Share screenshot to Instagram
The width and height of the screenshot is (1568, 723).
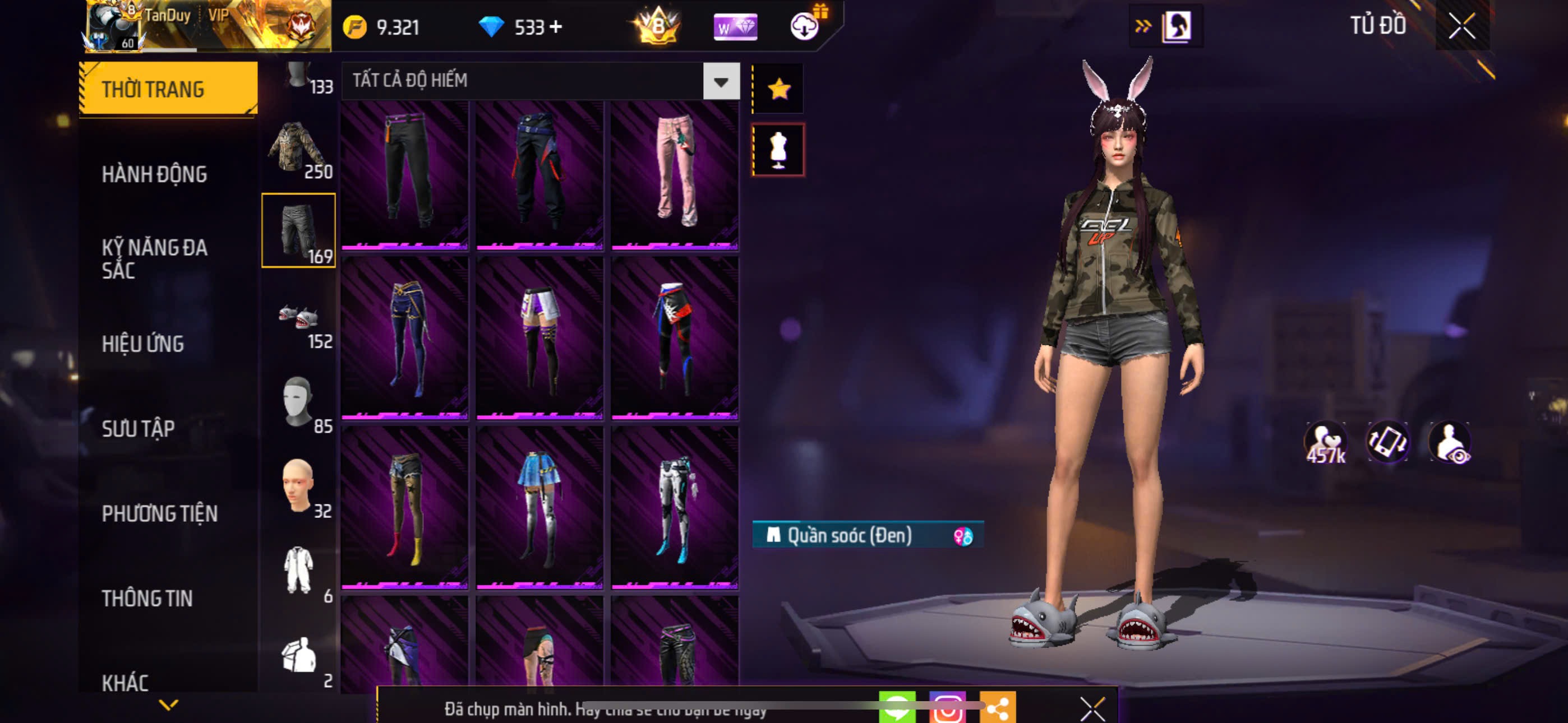(x=947, y=708)
